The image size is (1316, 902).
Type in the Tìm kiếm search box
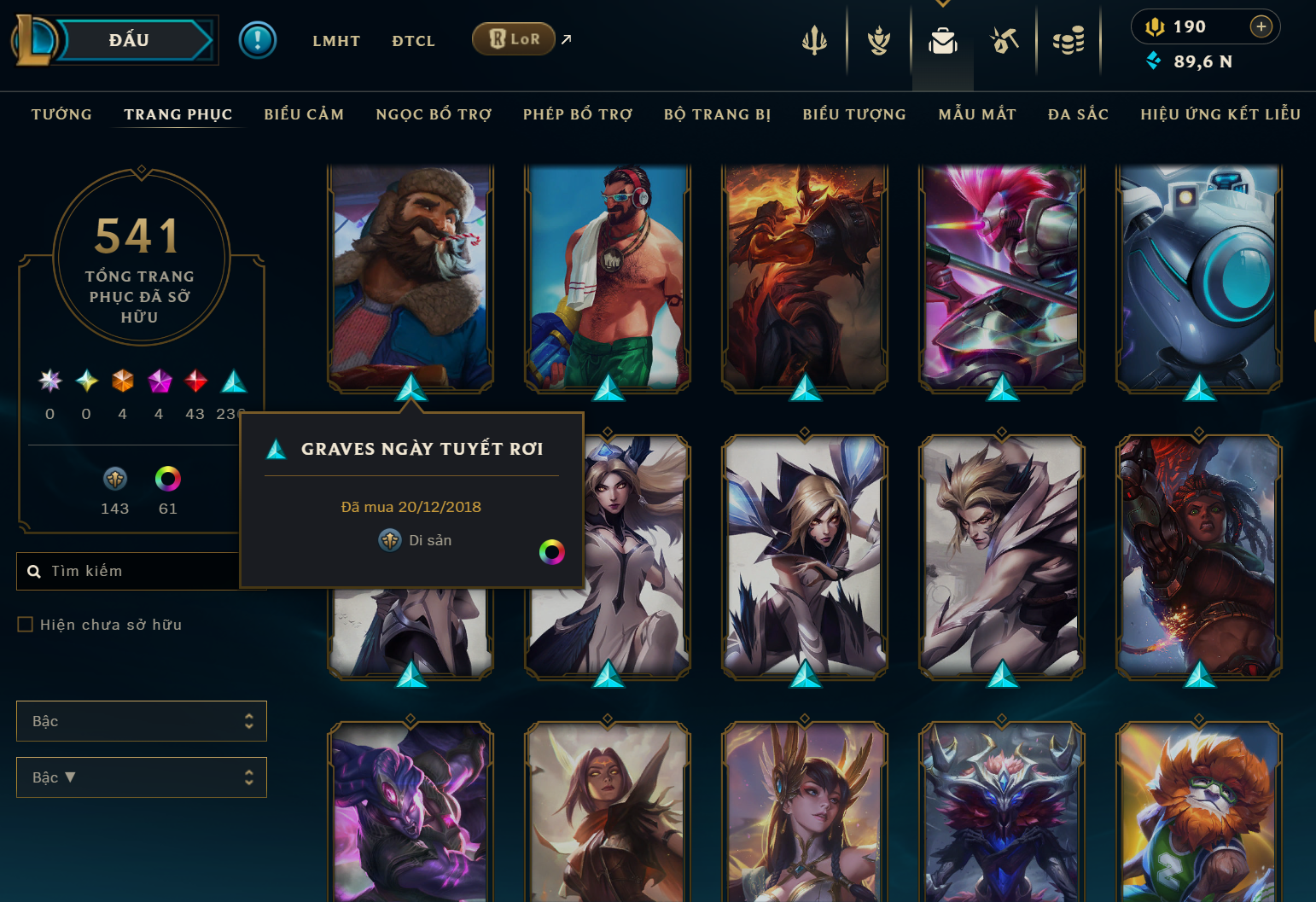[x=137, y=571]
